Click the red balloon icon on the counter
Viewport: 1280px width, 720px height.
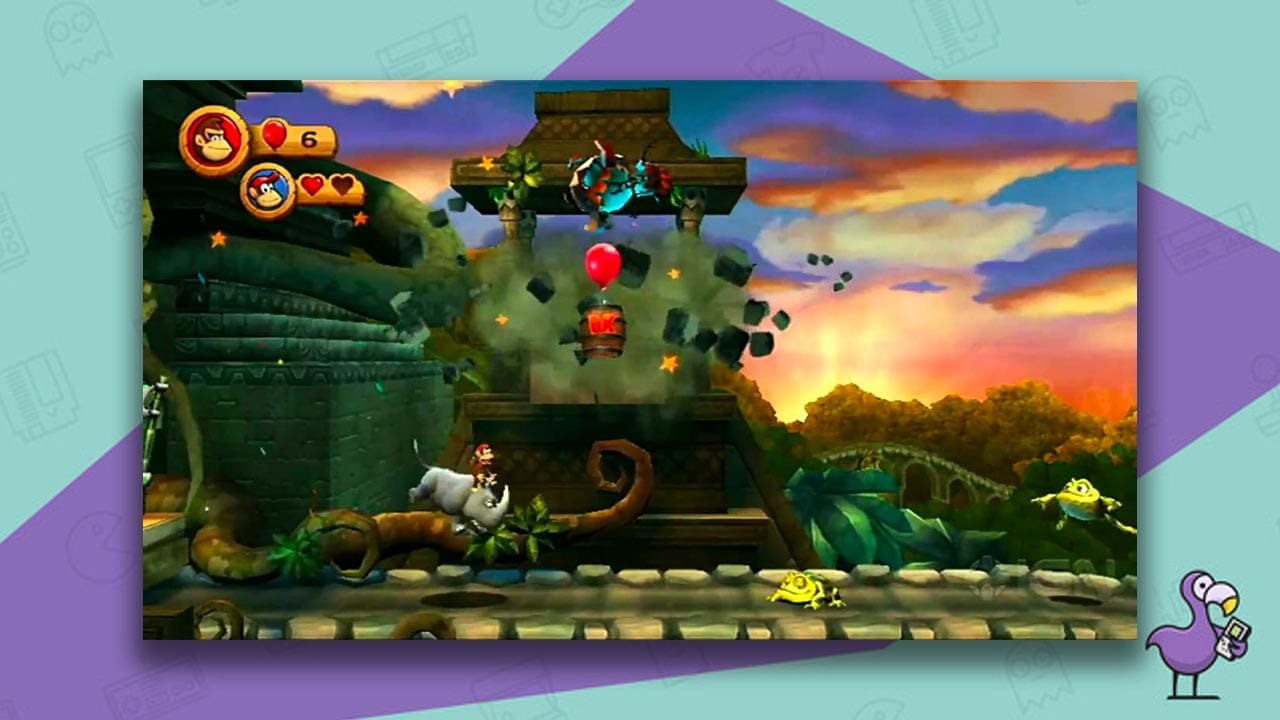274,135
